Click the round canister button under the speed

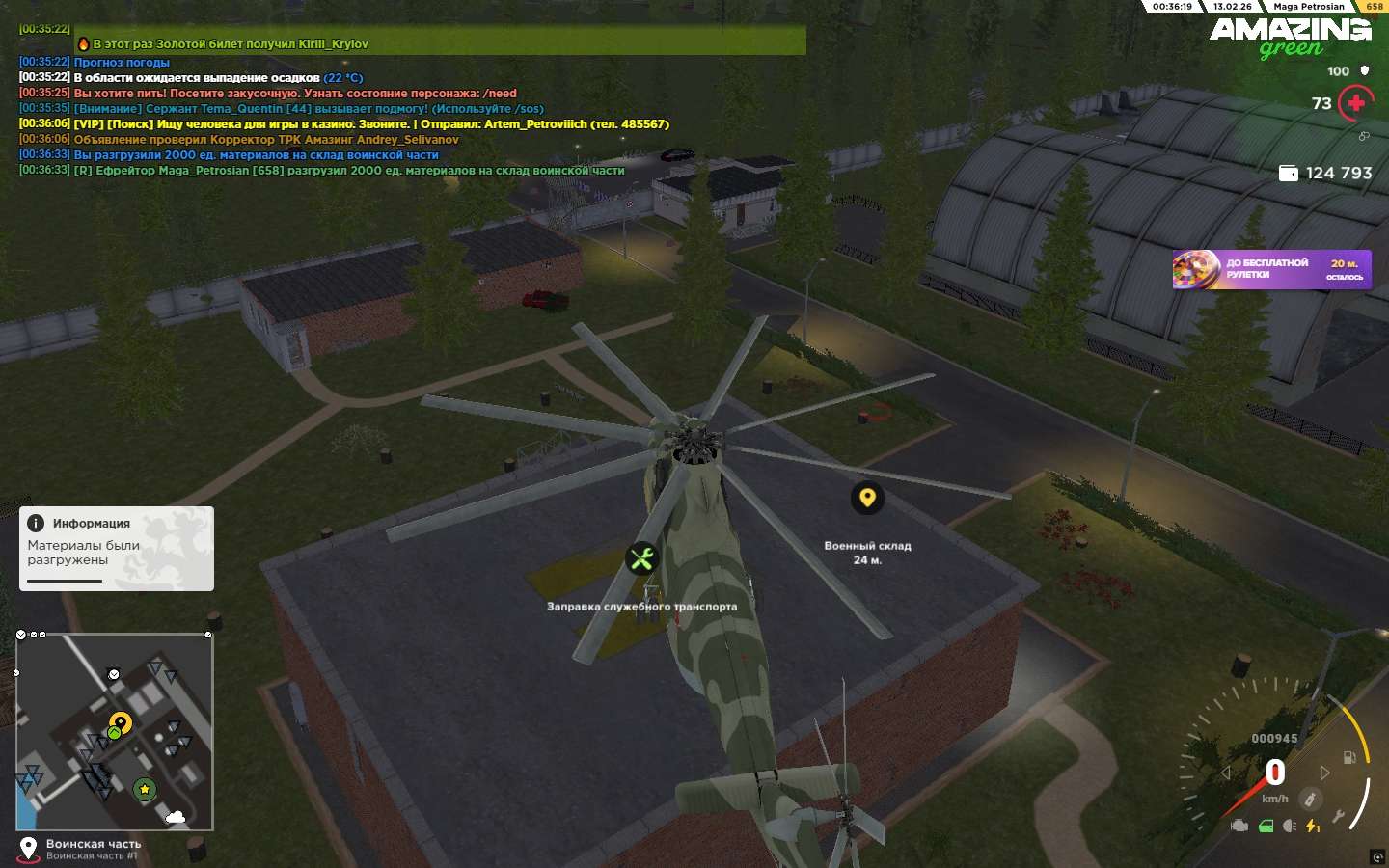click(x=1310, y=799)
